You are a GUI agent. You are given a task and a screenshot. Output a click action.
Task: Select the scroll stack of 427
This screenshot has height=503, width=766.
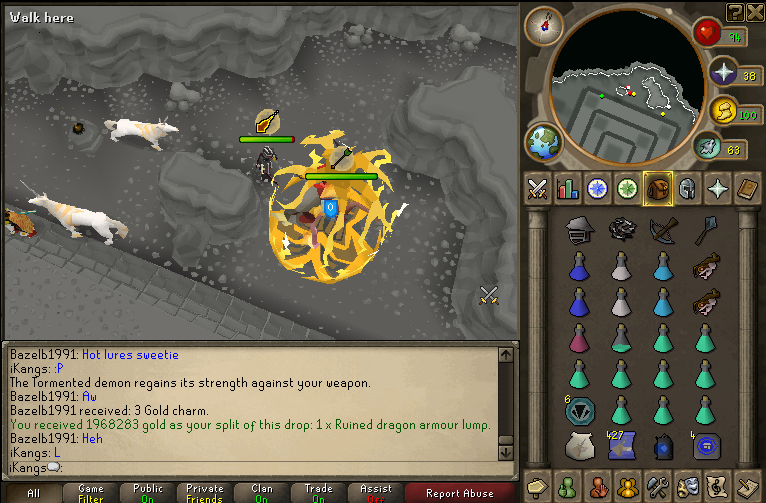click(620, 445)
